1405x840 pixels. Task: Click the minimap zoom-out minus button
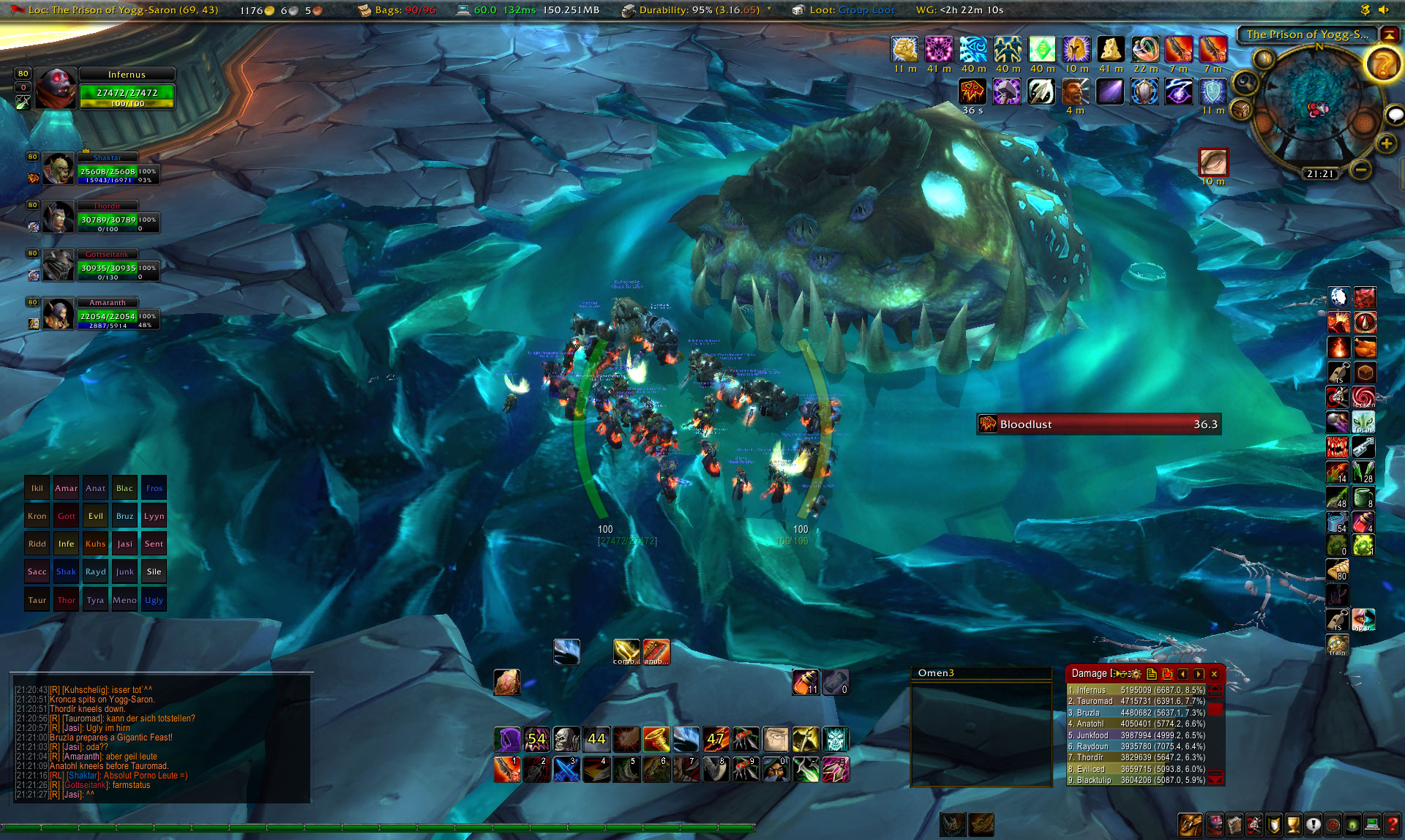[x=1360, y=170]
